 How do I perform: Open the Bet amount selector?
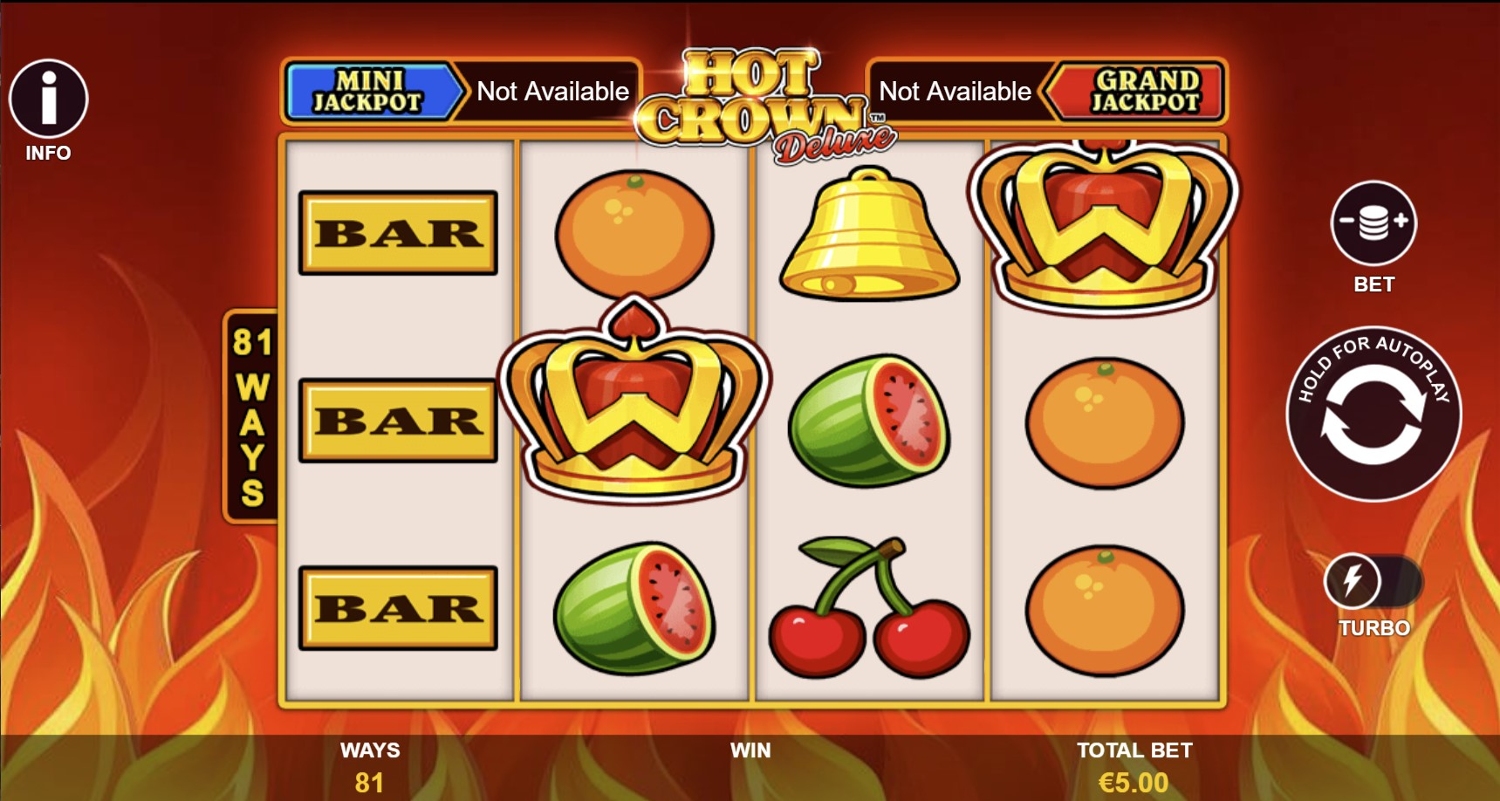[x=1373, y=224]
